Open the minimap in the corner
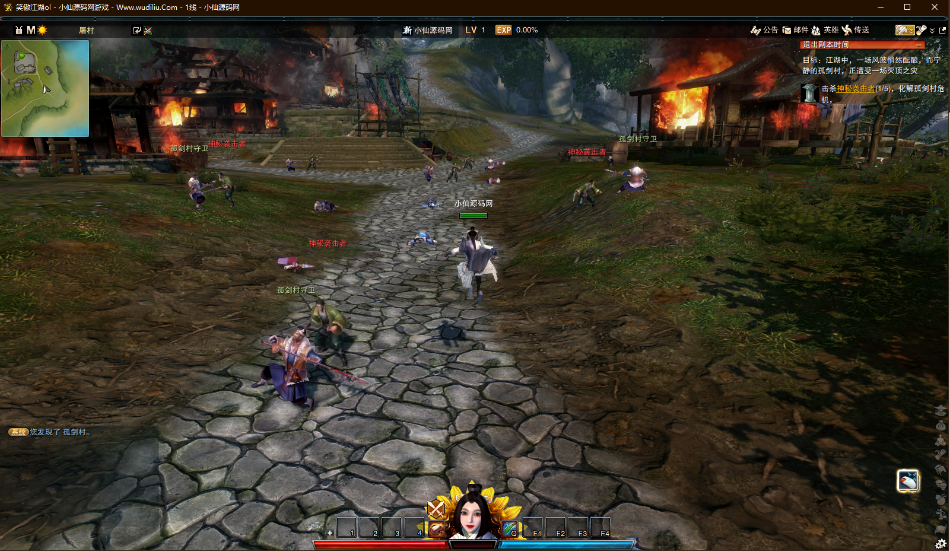This screenshot has height=551, width=950. 45,88
